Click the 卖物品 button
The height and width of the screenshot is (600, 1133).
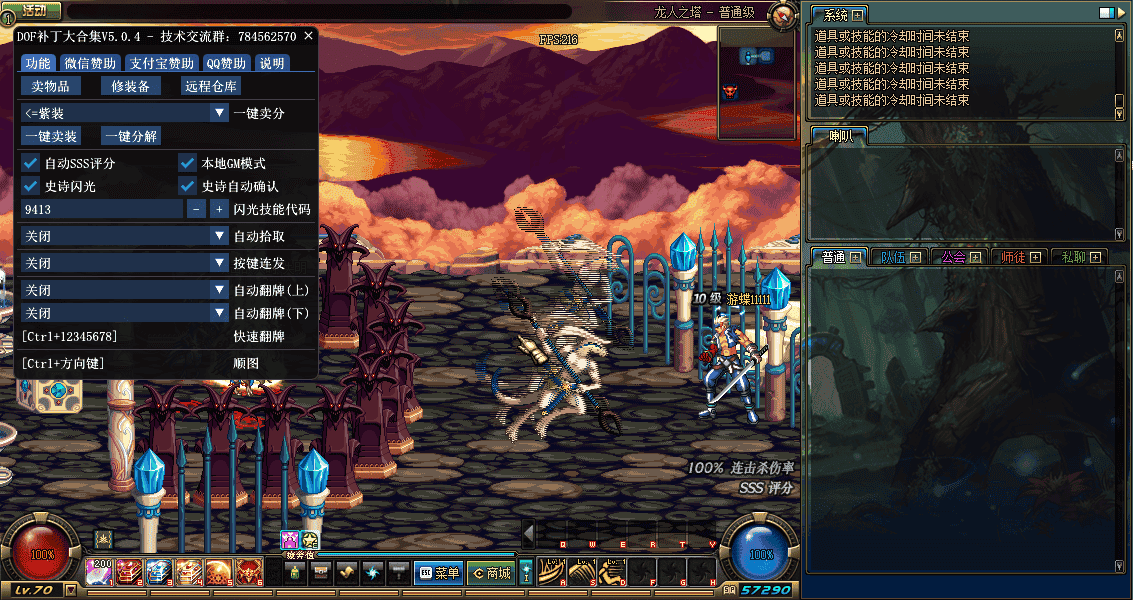pos(57,87)
